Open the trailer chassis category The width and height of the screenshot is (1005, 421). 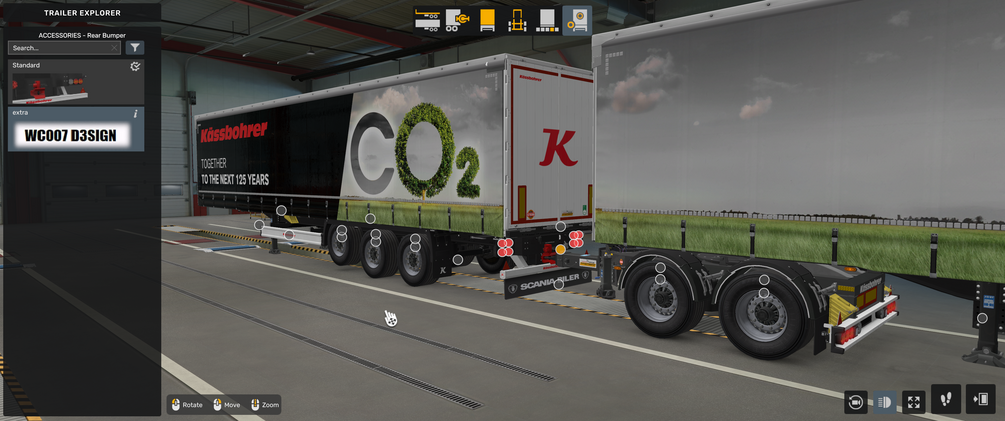[x=427, y=20]
